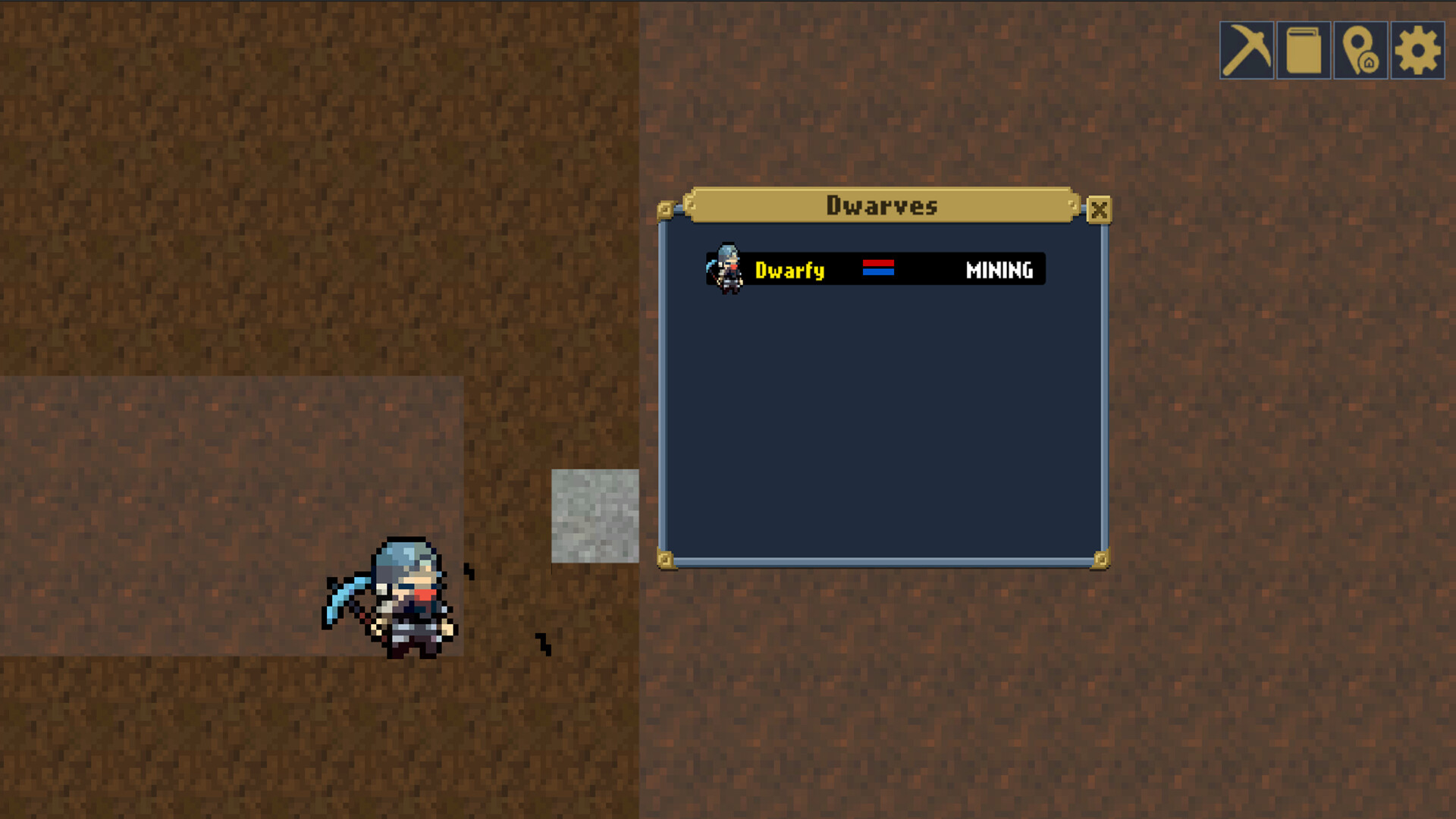Click the blue stamina bar segment
This screenshot has width=1456, height=819.
pos(877,274)
